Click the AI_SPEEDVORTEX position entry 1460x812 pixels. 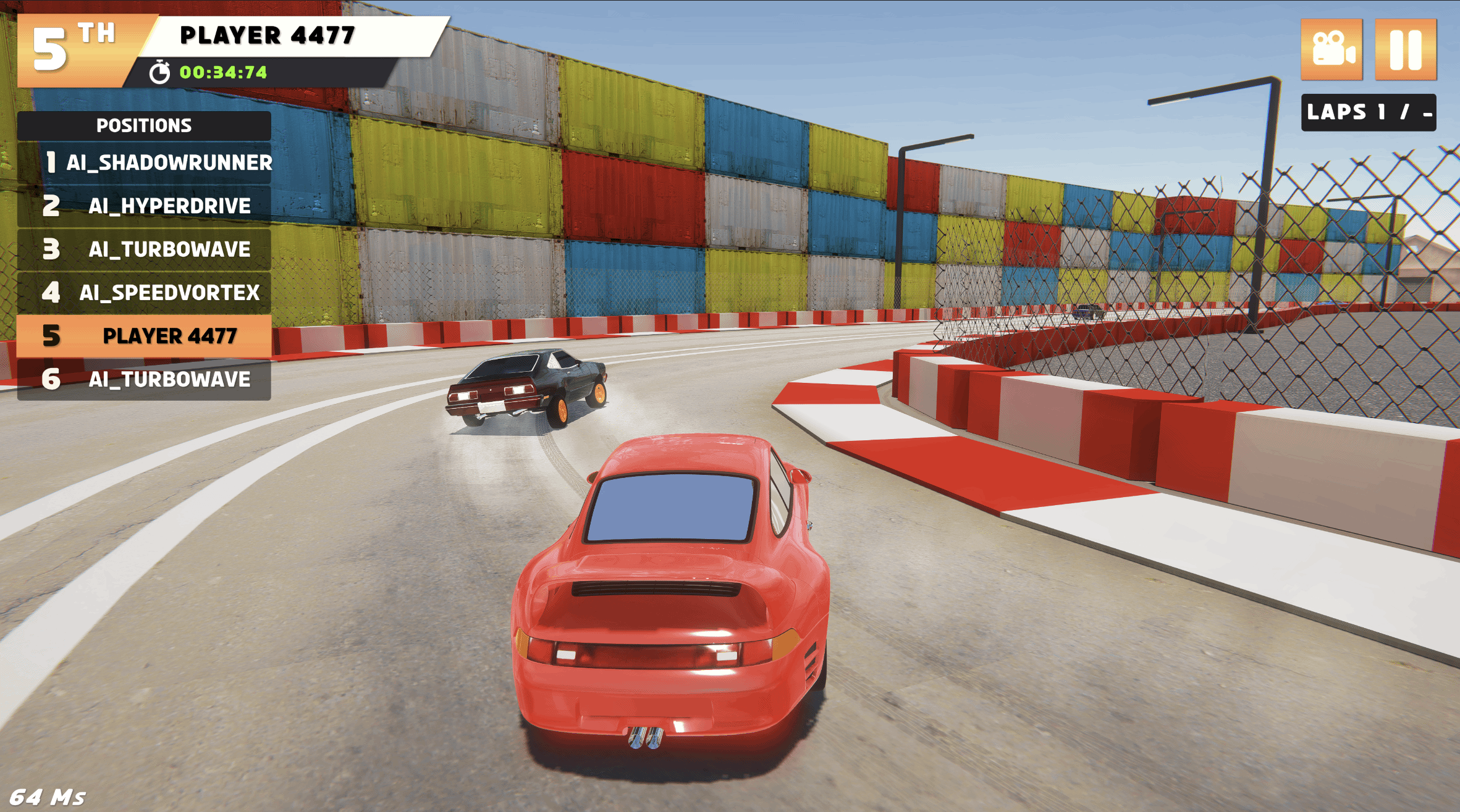[144, 292]
